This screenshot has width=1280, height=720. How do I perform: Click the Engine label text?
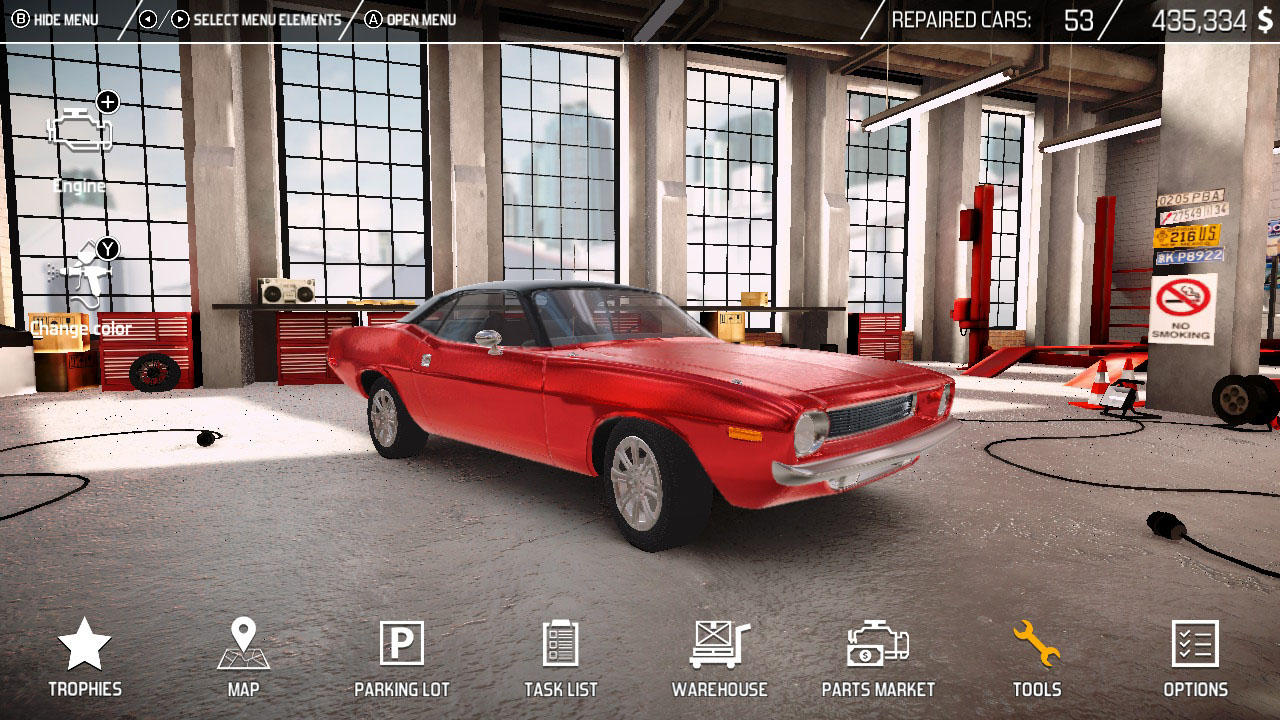pyautogui.click(x=80, y=185)
